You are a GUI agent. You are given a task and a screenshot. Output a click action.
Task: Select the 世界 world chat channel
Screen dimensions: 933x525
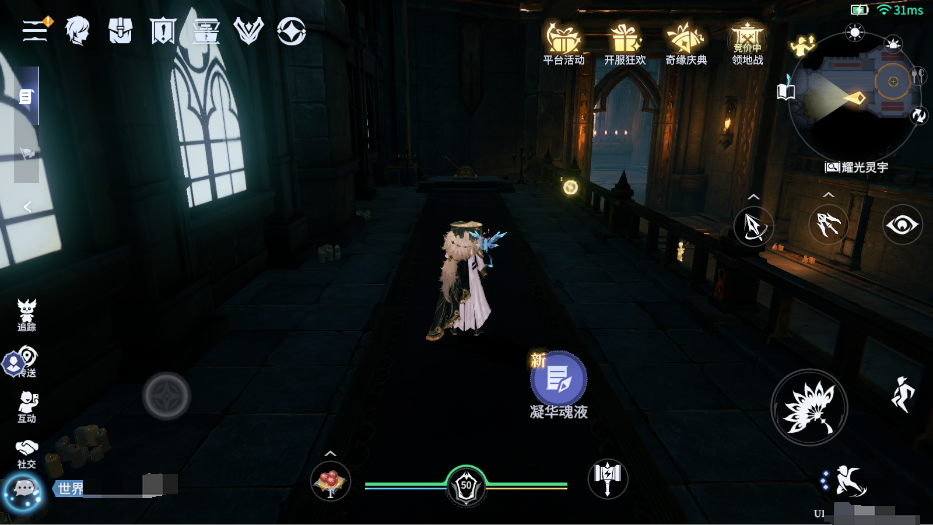pos(70,489)
